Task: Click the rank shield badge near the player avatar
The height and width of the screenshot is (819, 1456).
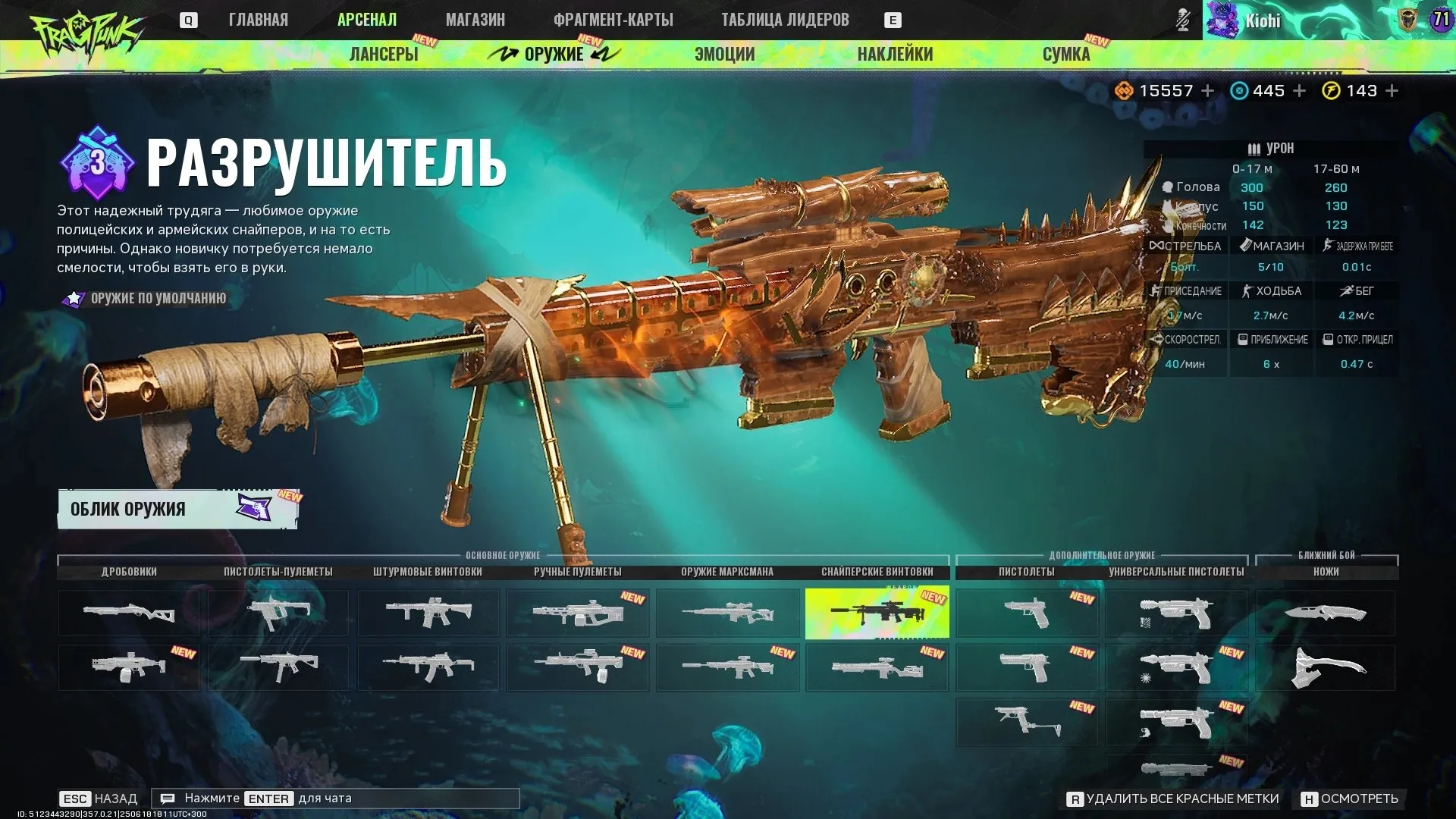Action: tap(1407, 20)
